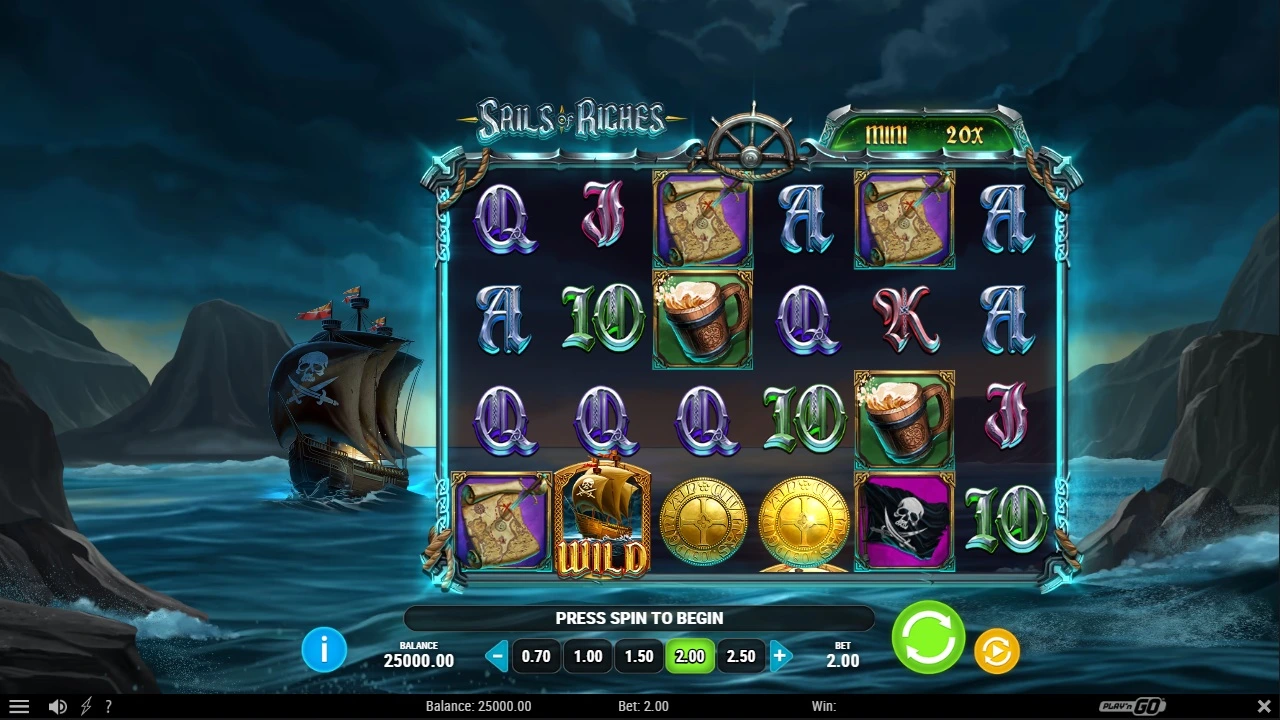This screenshot has width=1280, height=720.
Task: Toggle the sound speaker icon
Action: pyautogui.click(x=58, y=706)
